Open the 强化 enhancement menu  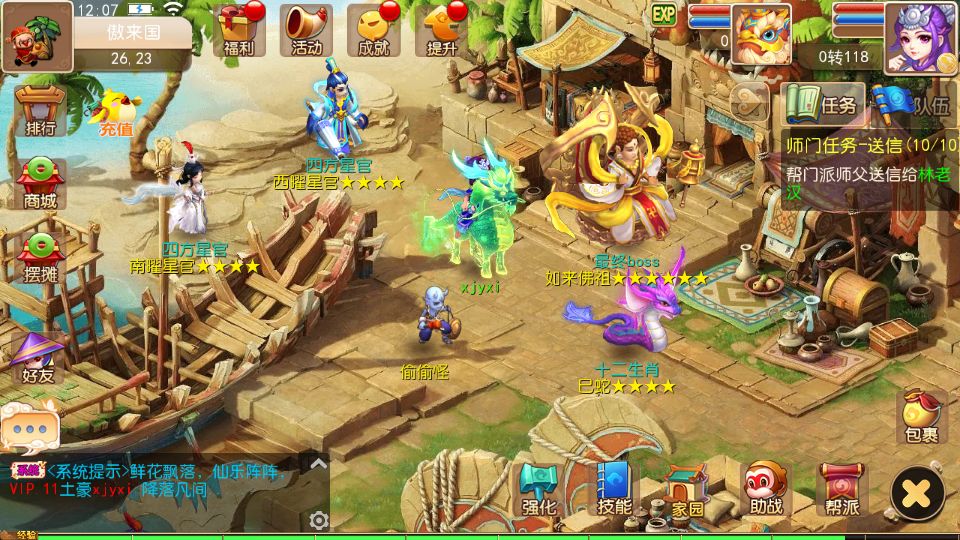coord(539,489)
